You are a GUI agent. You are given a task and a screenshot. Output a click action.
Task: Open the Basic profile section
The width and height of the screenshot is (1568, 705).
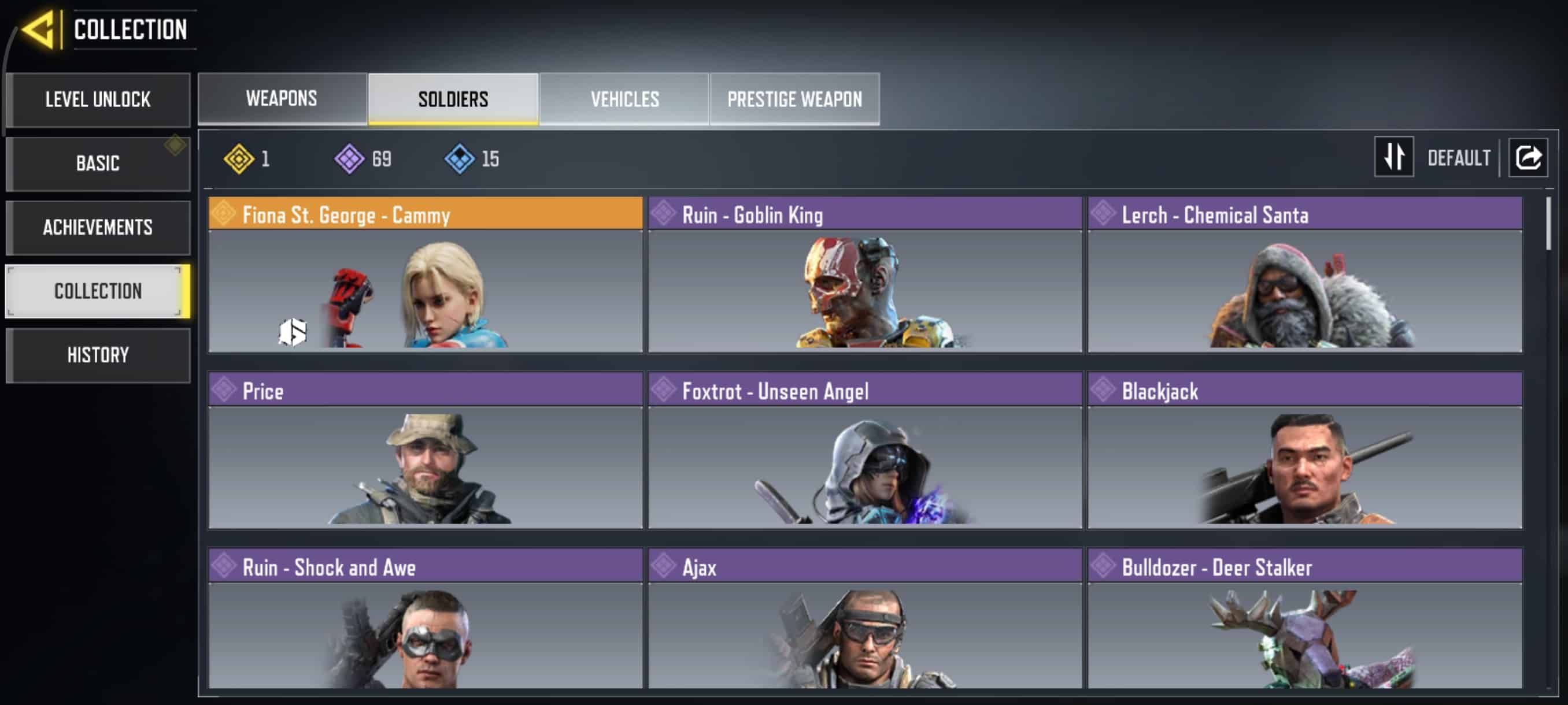click(x=98, y=163)
